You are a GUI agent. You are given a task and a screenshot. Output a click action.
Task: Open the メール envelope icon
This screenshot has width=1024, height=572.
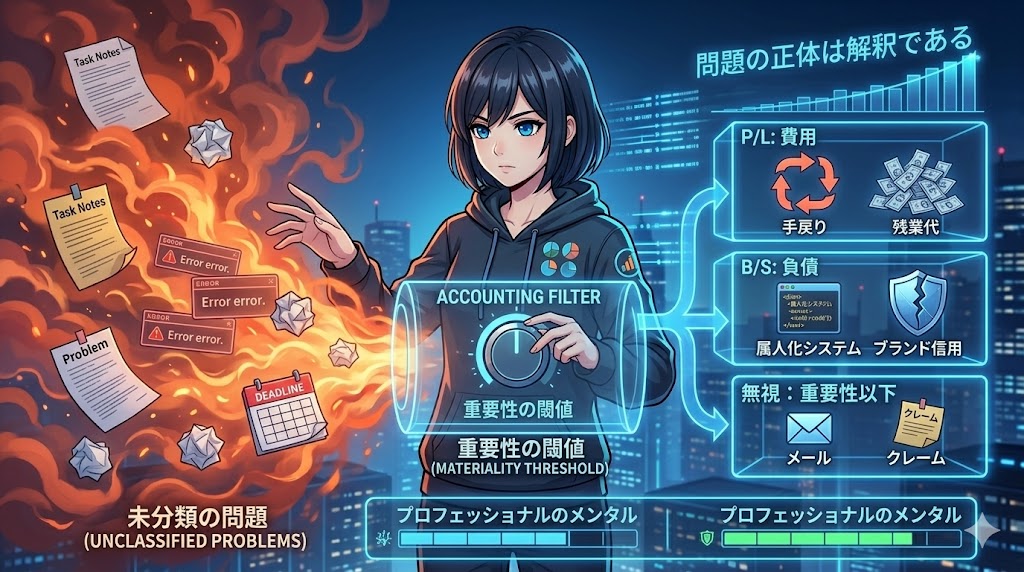coord(810,427)
